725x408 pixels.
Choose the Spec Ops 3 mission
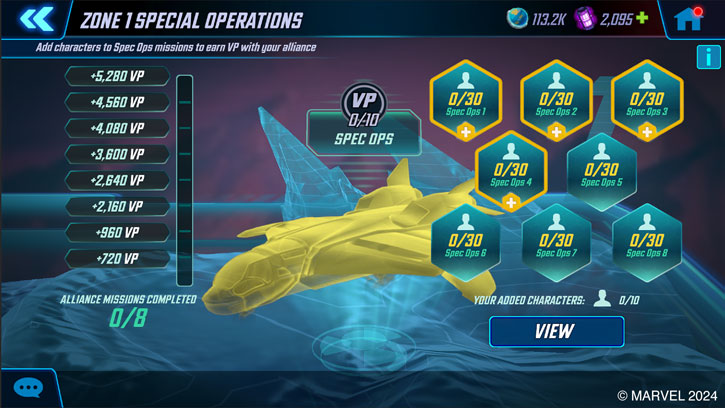tap(647, 99)
